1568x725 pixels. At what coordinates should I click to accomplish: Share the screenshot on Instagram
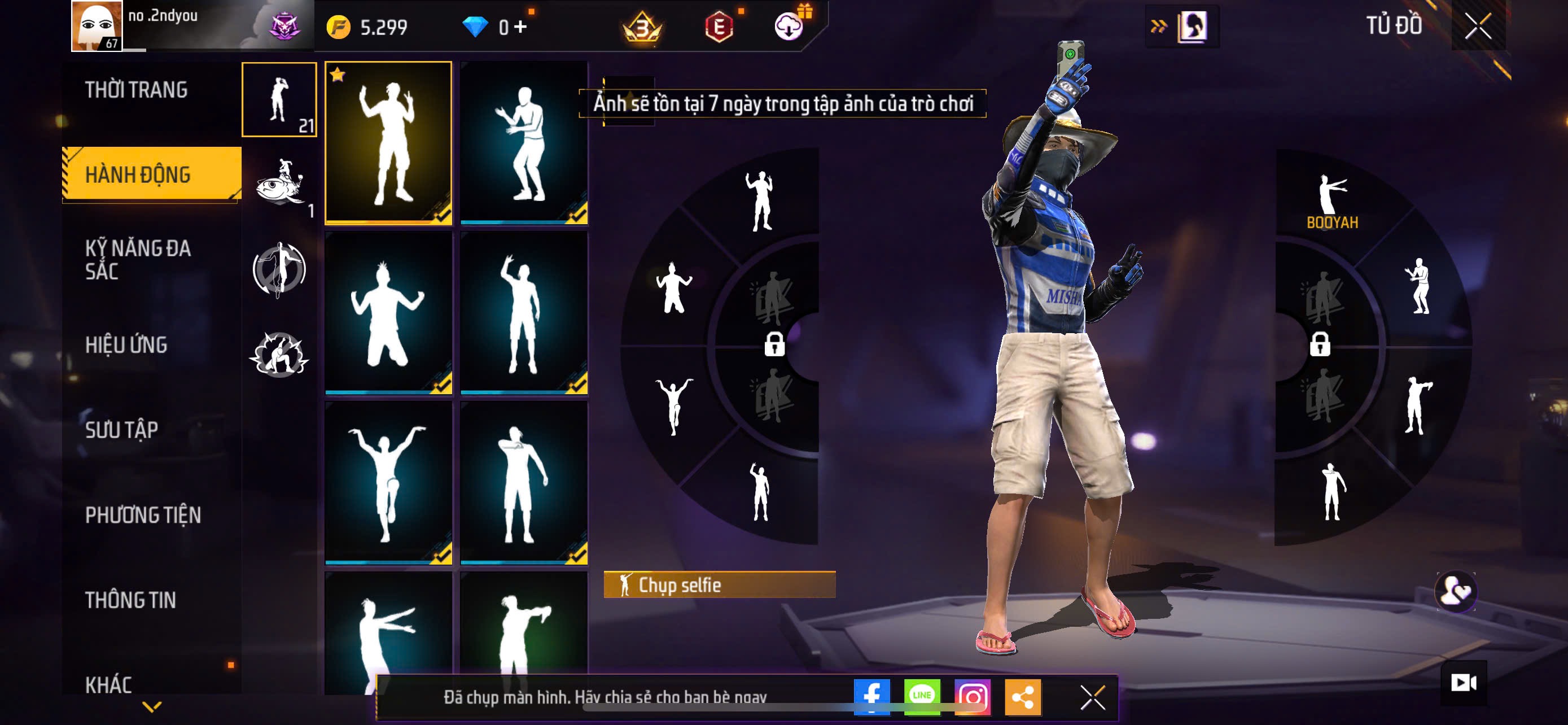(972, 696)
